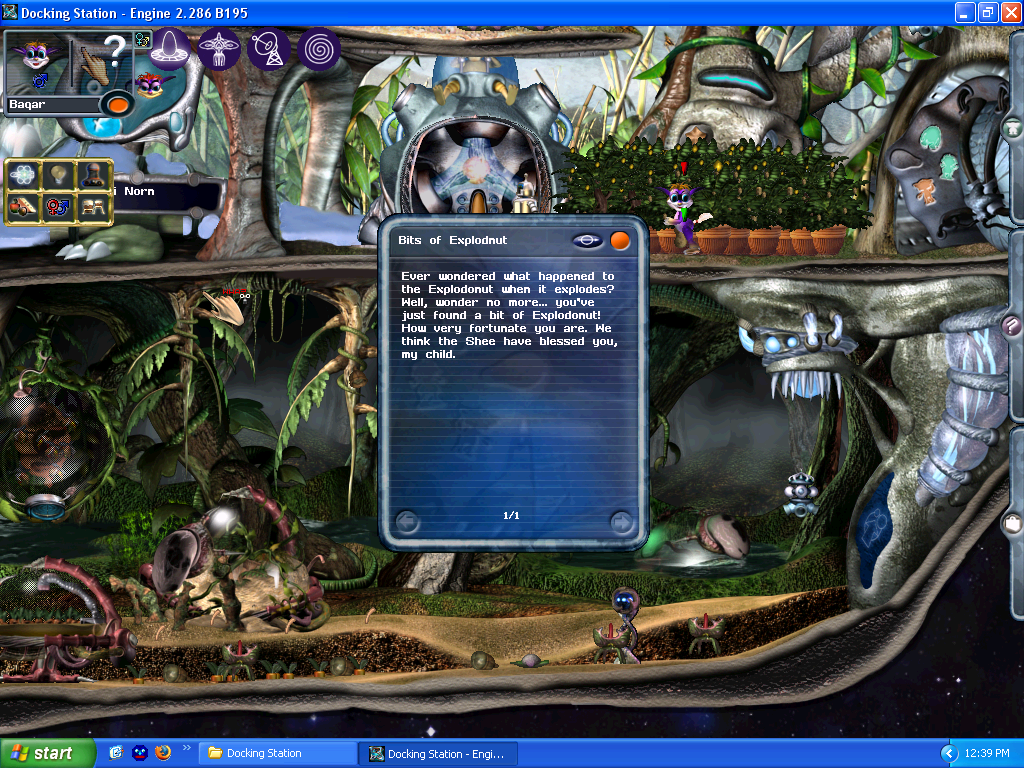1024x768 pixels.
Task: Open the Firefox icon in quick launch
Action: click(163, 753)
